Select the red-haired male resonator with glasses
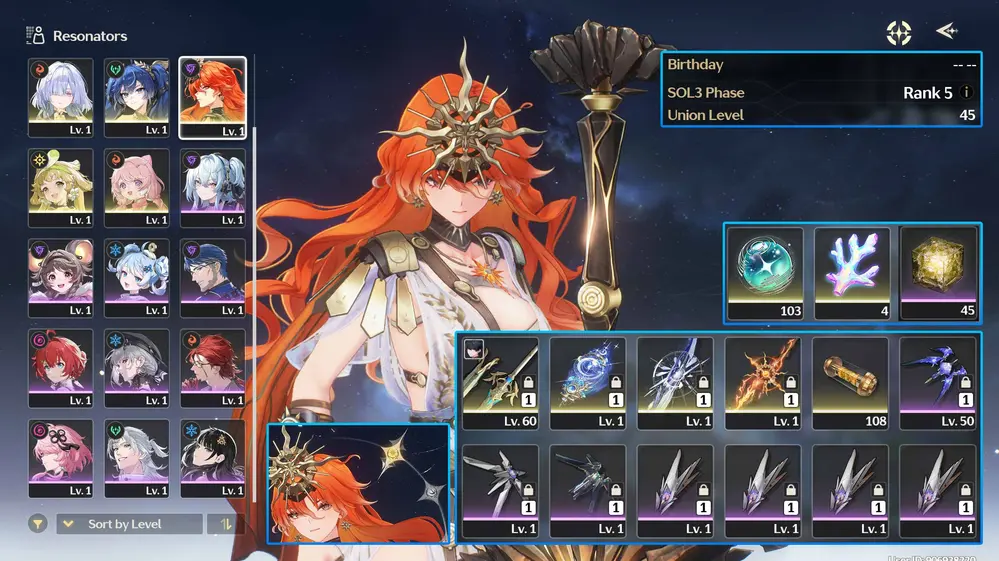The width and height of the screenshot is (999, 561). click(212, 367)
